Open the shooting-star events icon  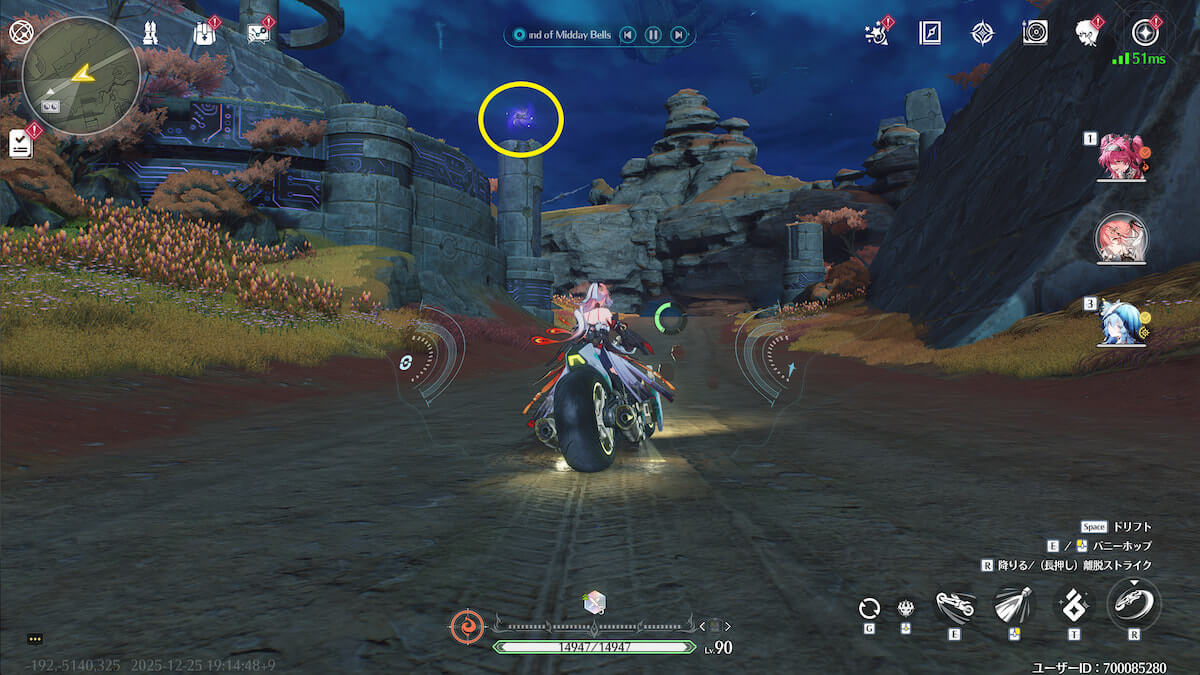(x=878, y=33)
